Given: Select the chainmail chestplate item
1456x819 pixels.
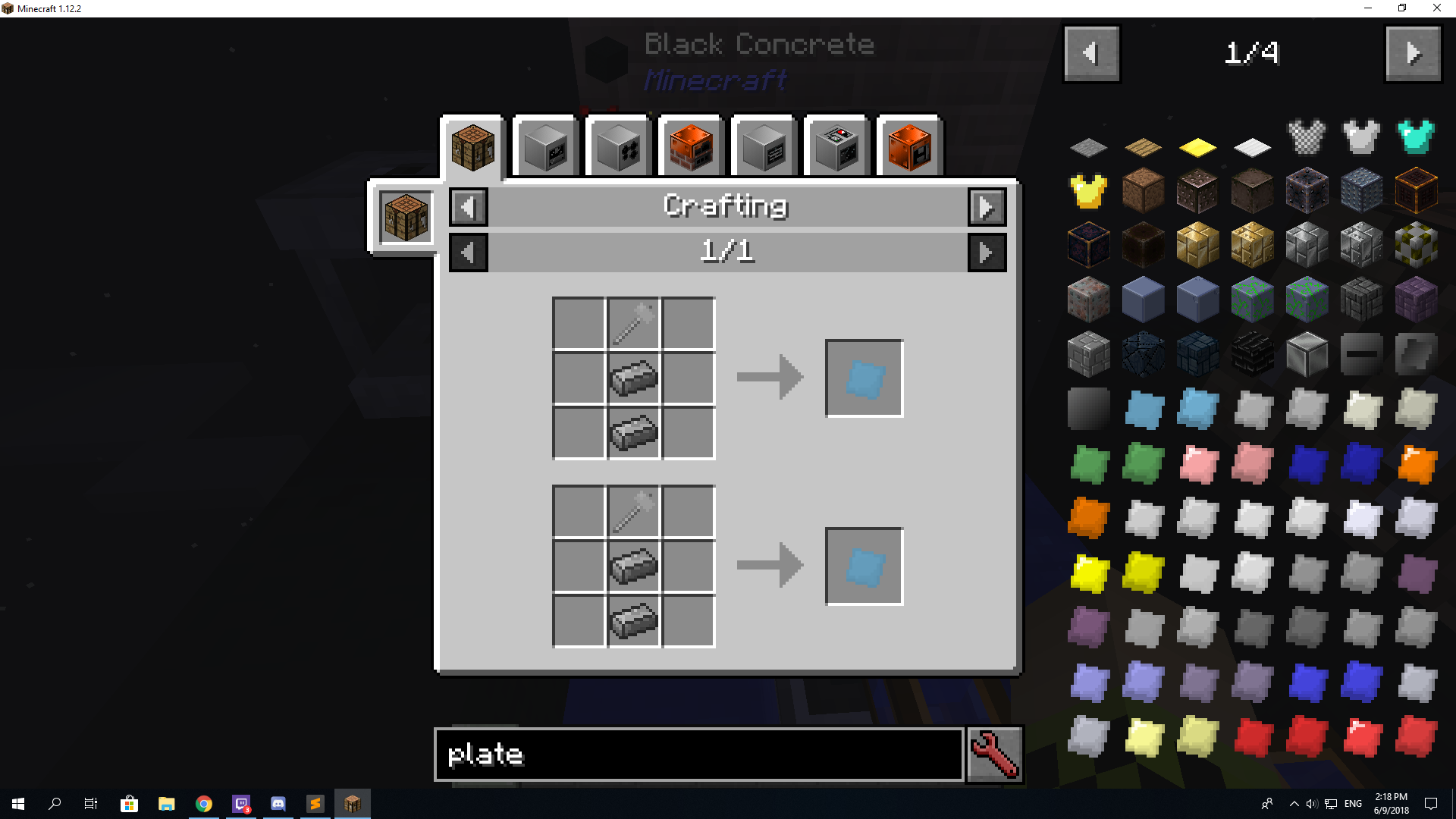Looking at the screenshot, I should pyautogui.click(x=1306, y=136).
